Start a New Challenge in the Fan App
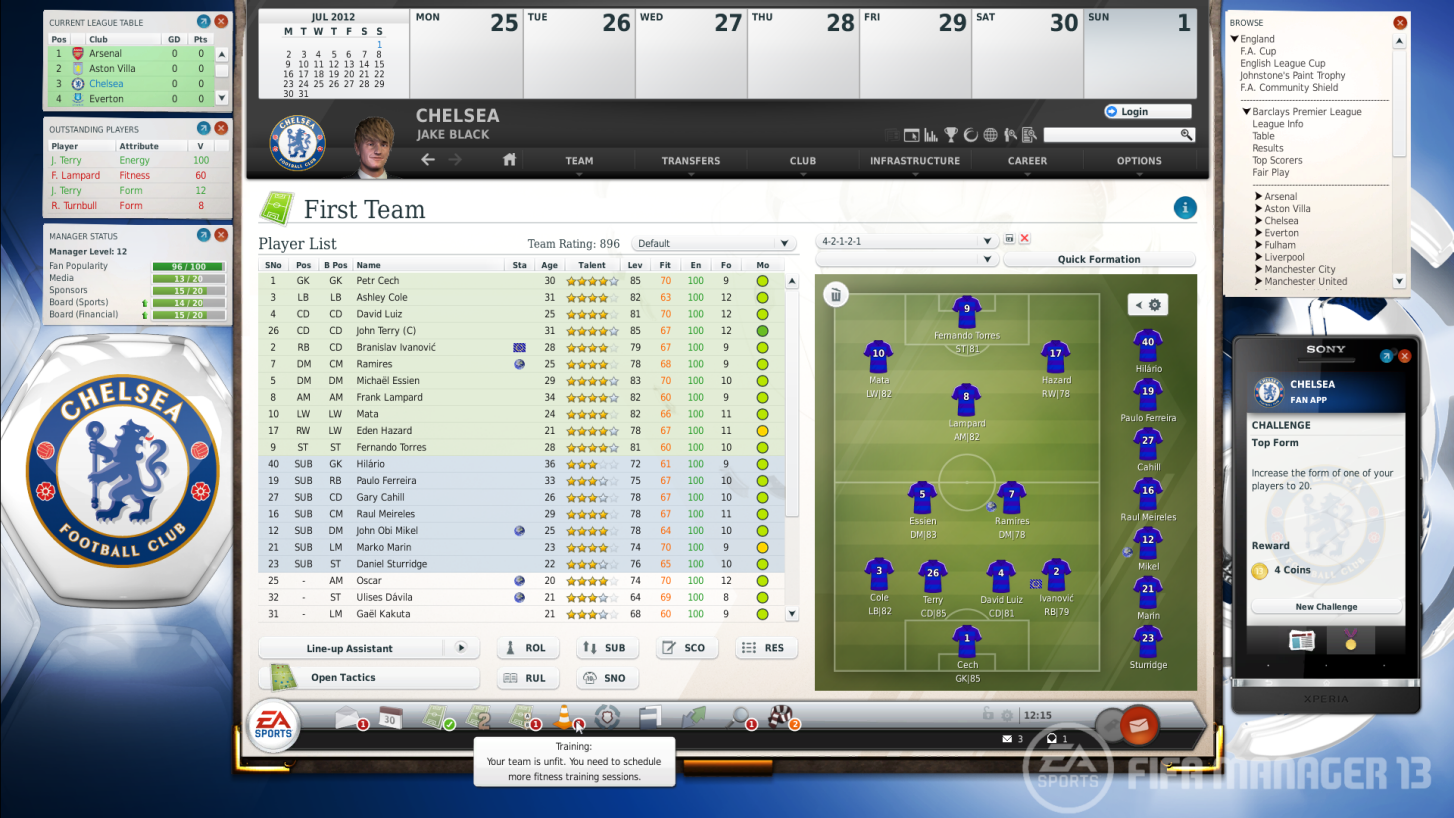Image resolution: width=1454 pixels, height=818 pixels. [x=1325, y=606]
